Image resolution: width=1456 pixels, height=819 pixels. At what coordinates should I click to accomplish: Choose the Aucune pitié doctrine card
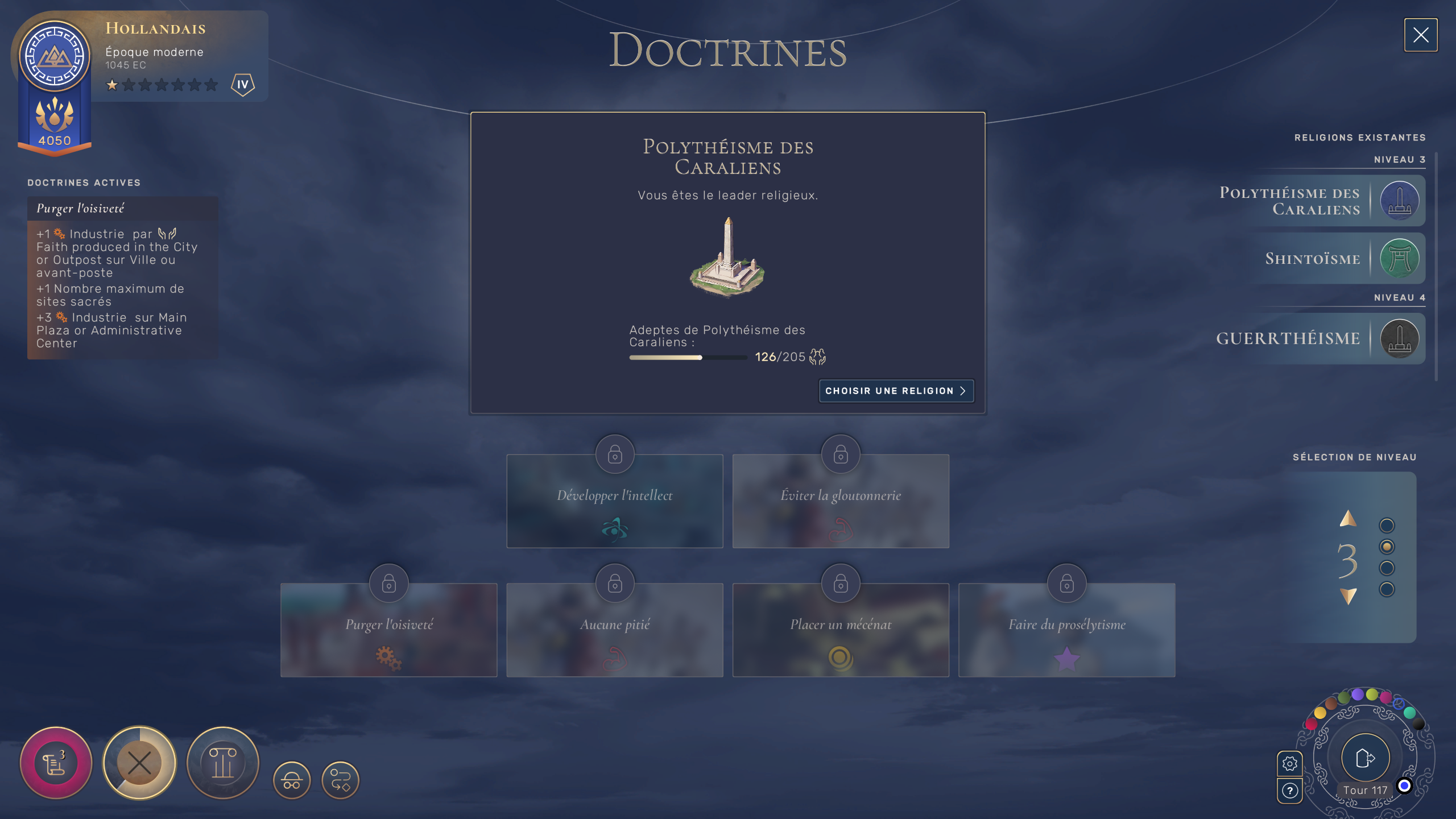[614, 630]
